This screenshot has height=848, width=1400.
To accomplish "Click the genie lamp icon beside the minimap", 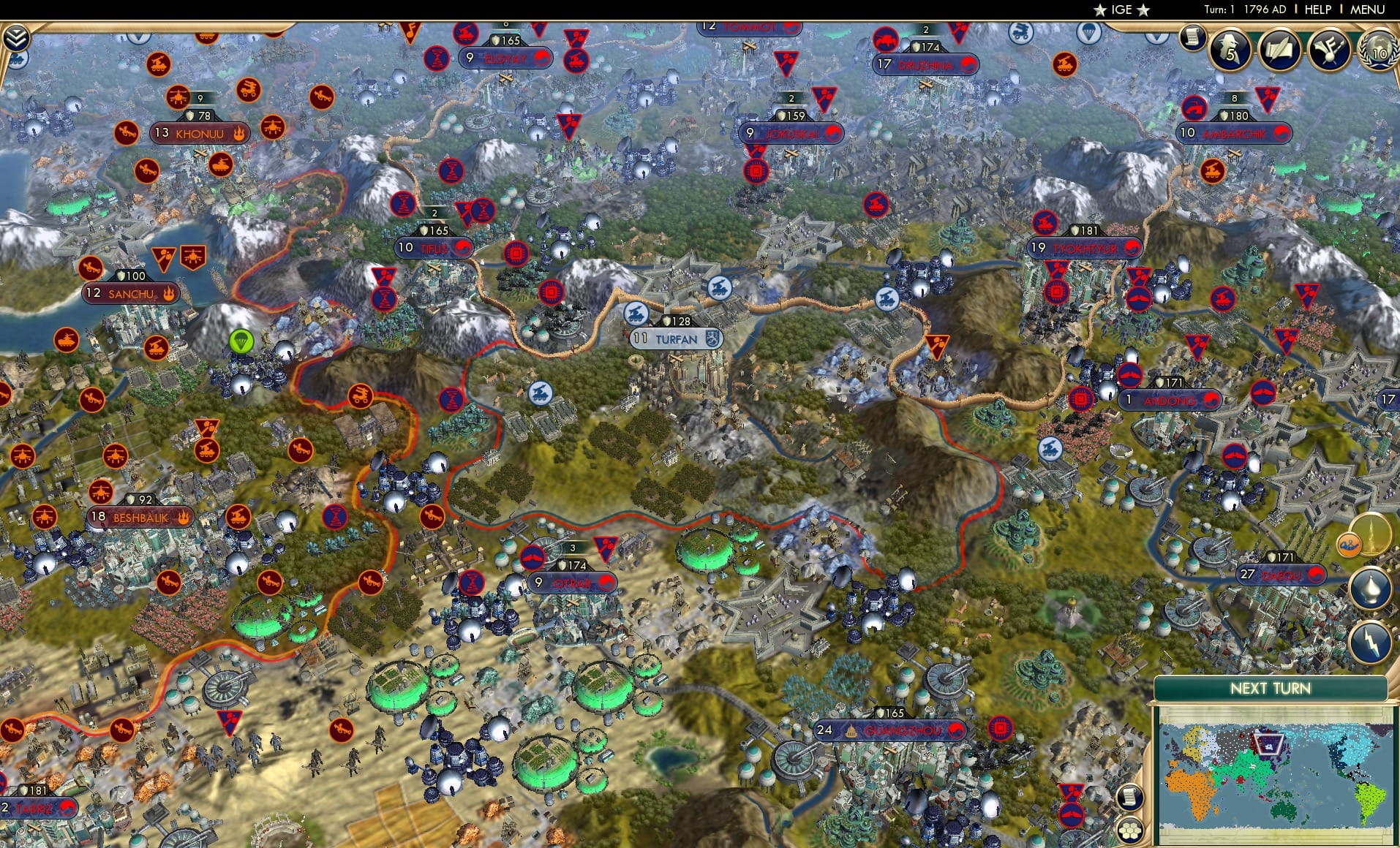I will (1369, 588).
